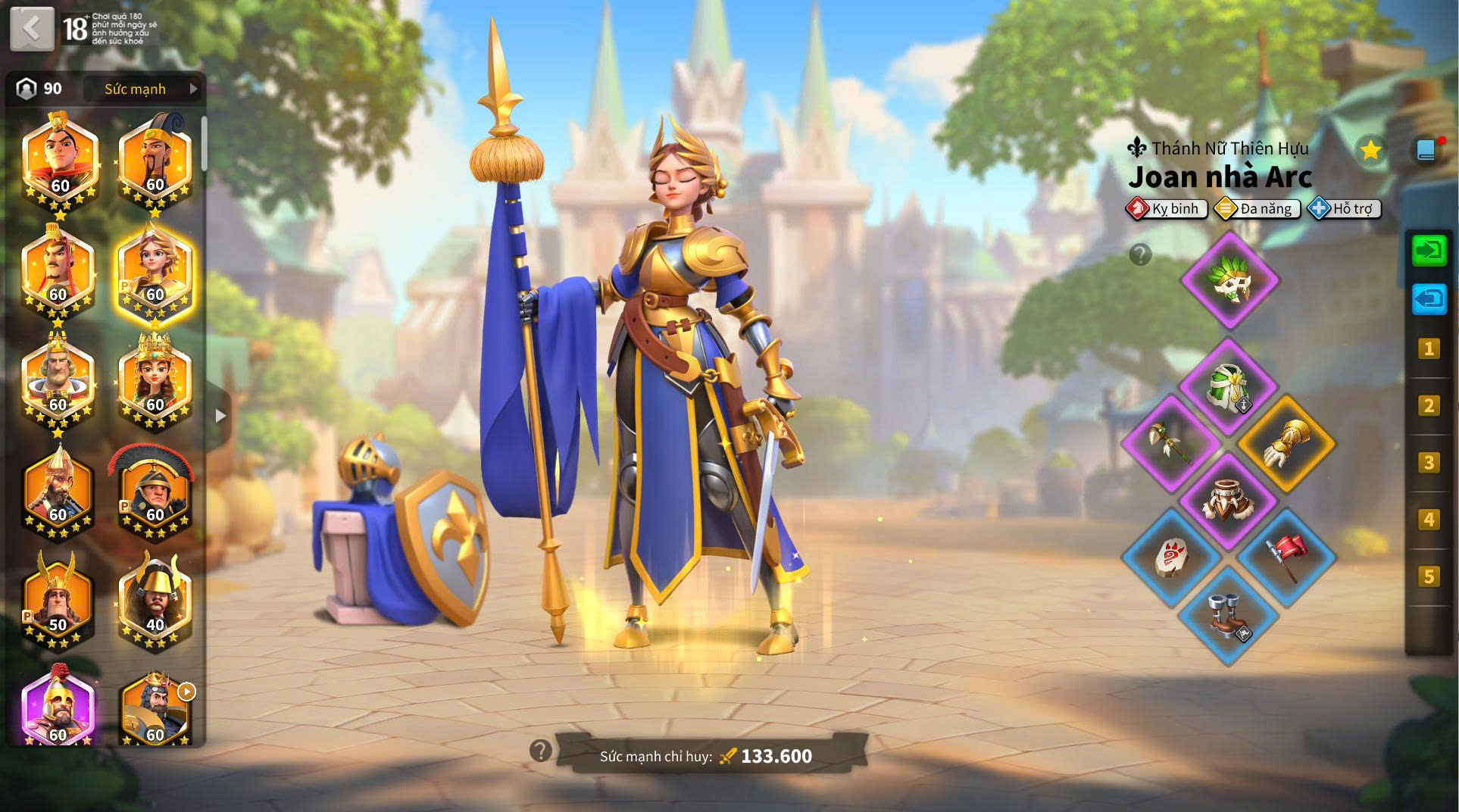This screenshot has height=812, width=1459.
Task: Select the golden gauntlets equipment slot
Action: click(x=1286, y=444)
